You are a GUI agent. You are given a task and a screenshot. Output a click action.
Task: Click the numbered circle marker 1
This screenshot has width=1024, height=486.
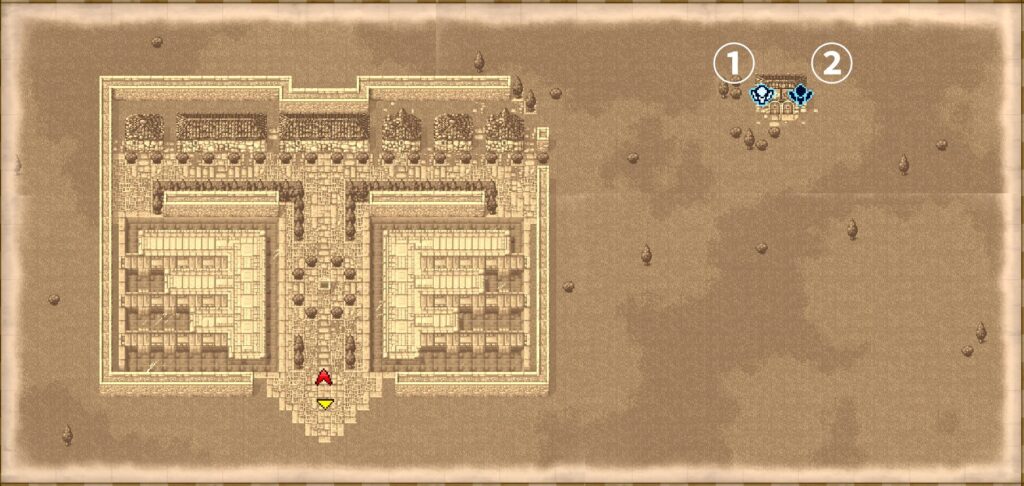[x=732, y=64]
